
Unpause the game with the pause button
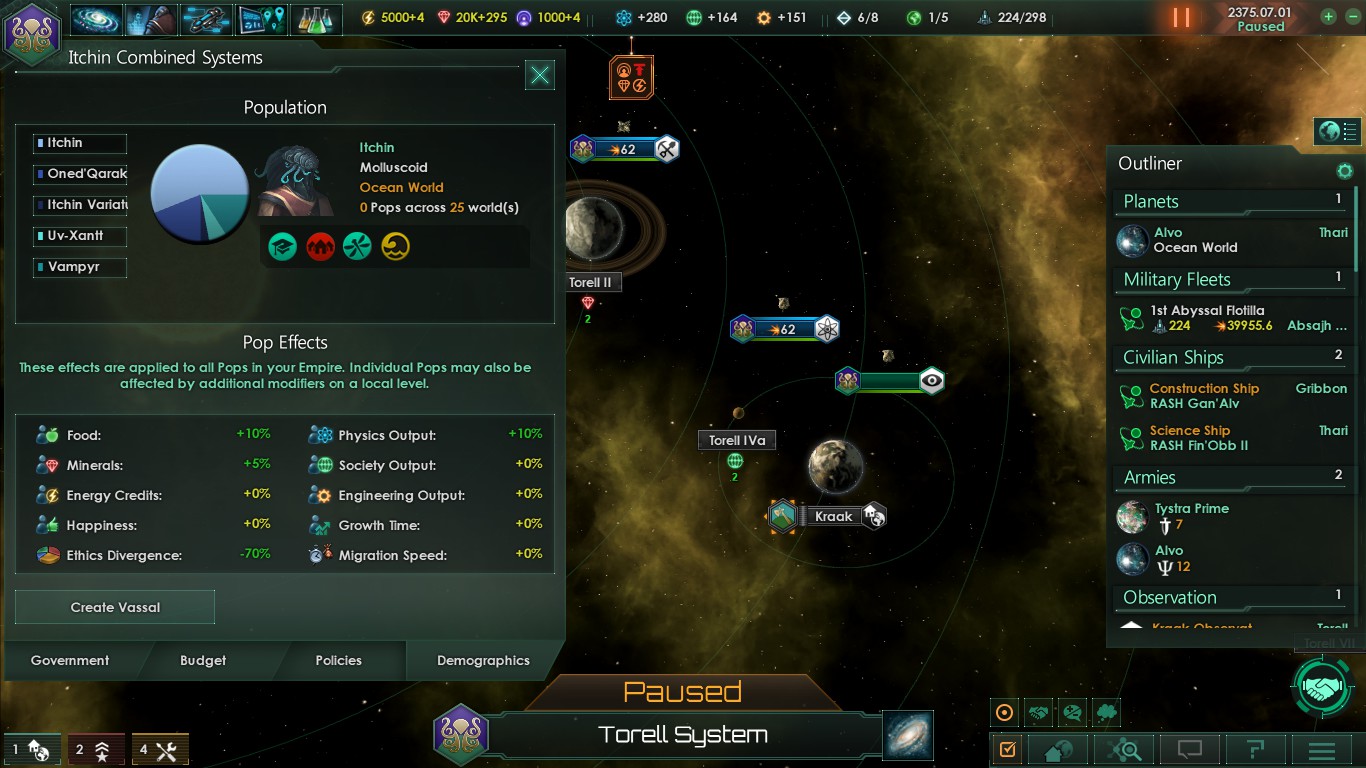tap(1182, 18)
